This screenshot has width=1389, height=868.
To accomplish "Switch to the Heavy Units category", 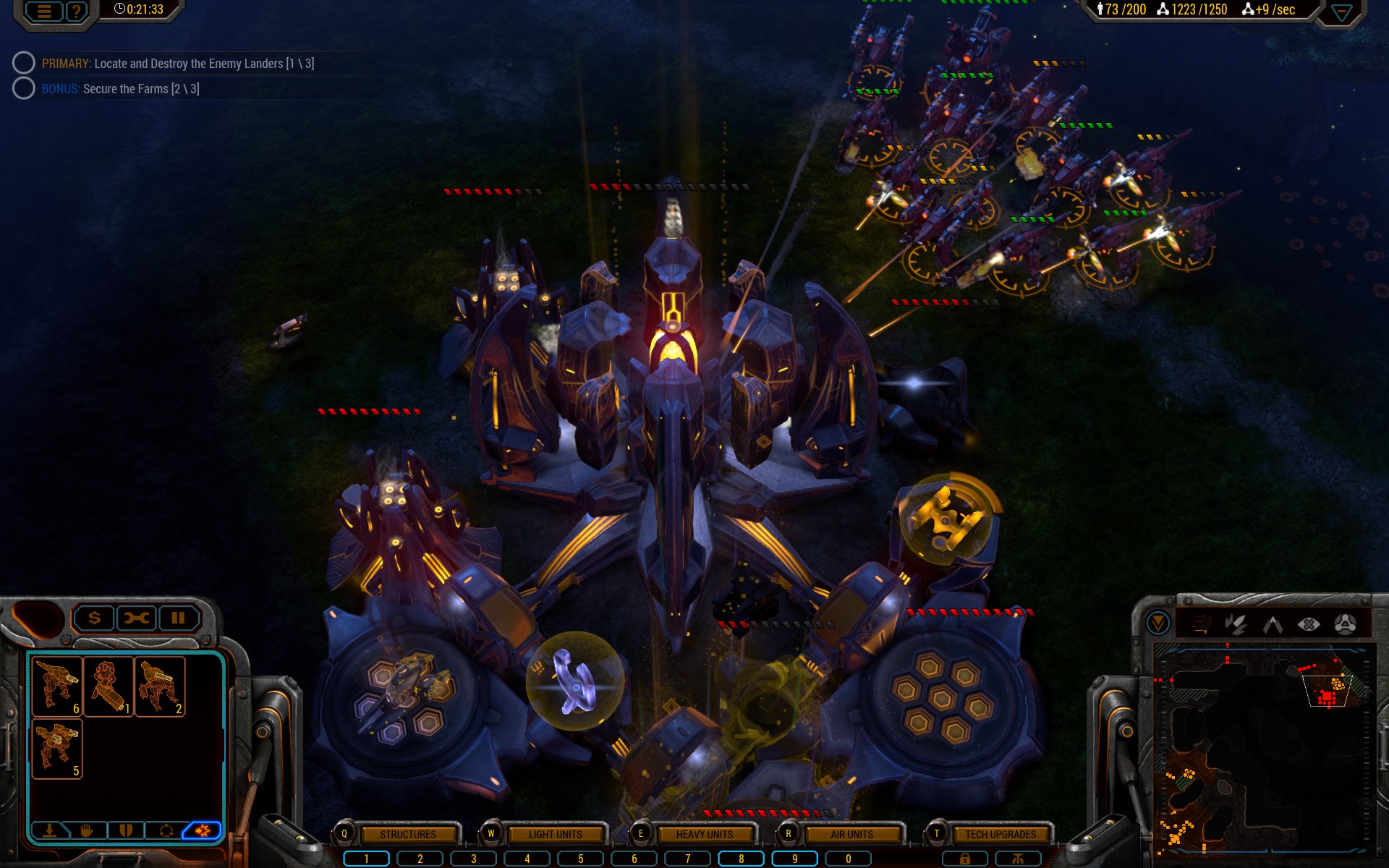I will coord(704,834).
